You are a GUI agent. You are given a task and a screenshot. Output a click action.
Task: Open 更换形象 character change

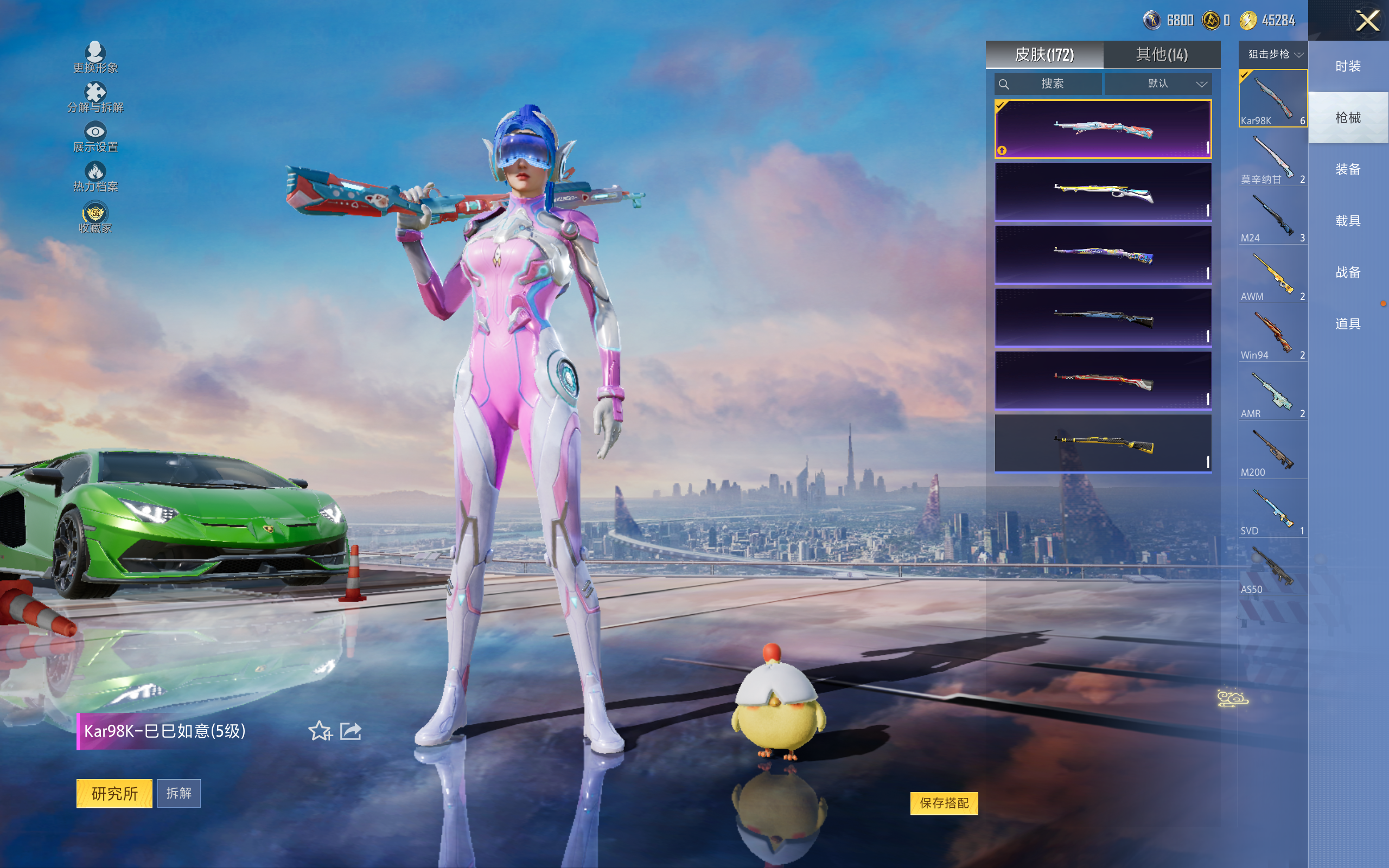point(95,58)
